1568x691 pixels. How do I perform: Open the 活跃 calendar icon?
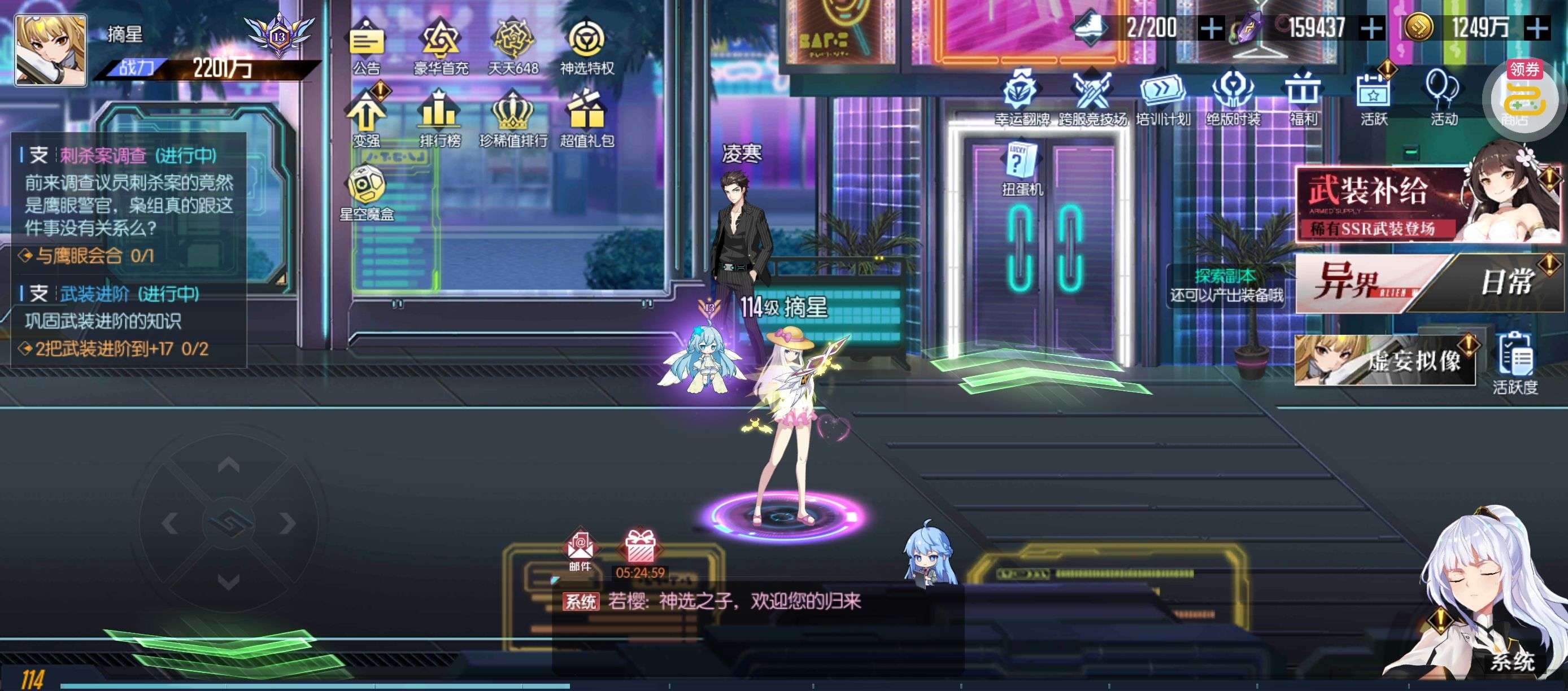click(1373, 96)
